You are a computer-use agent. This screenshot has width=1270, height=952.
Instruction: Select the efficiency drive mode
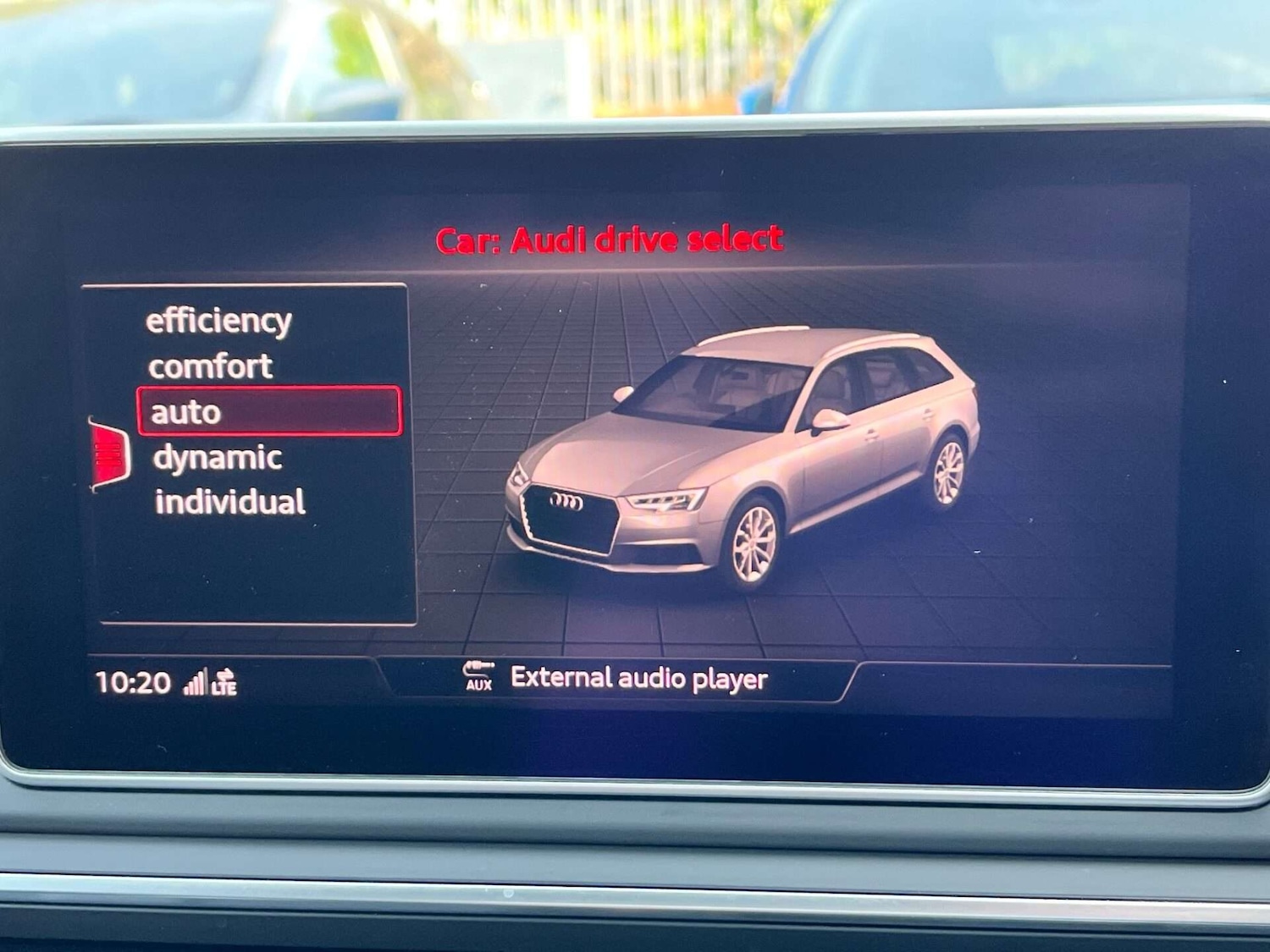click(218, 320)
